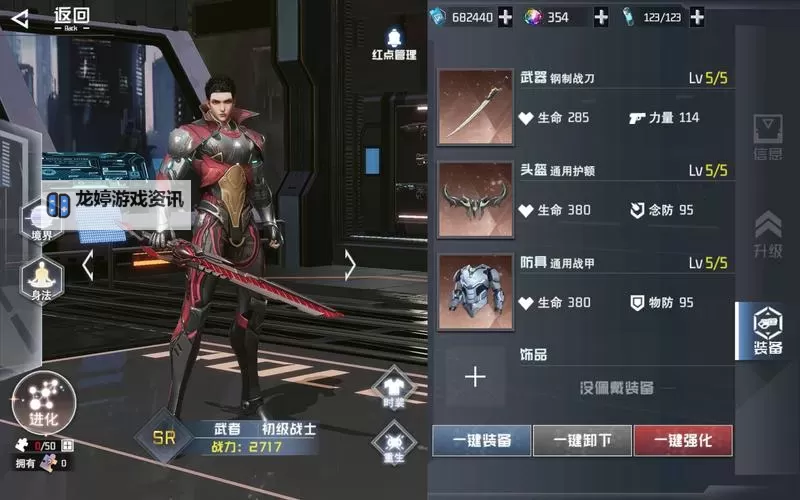The height and width of the screenshot is (500, 800).
Task: Enhance all gear with 一键强化
Action: (x=683, y=440)
